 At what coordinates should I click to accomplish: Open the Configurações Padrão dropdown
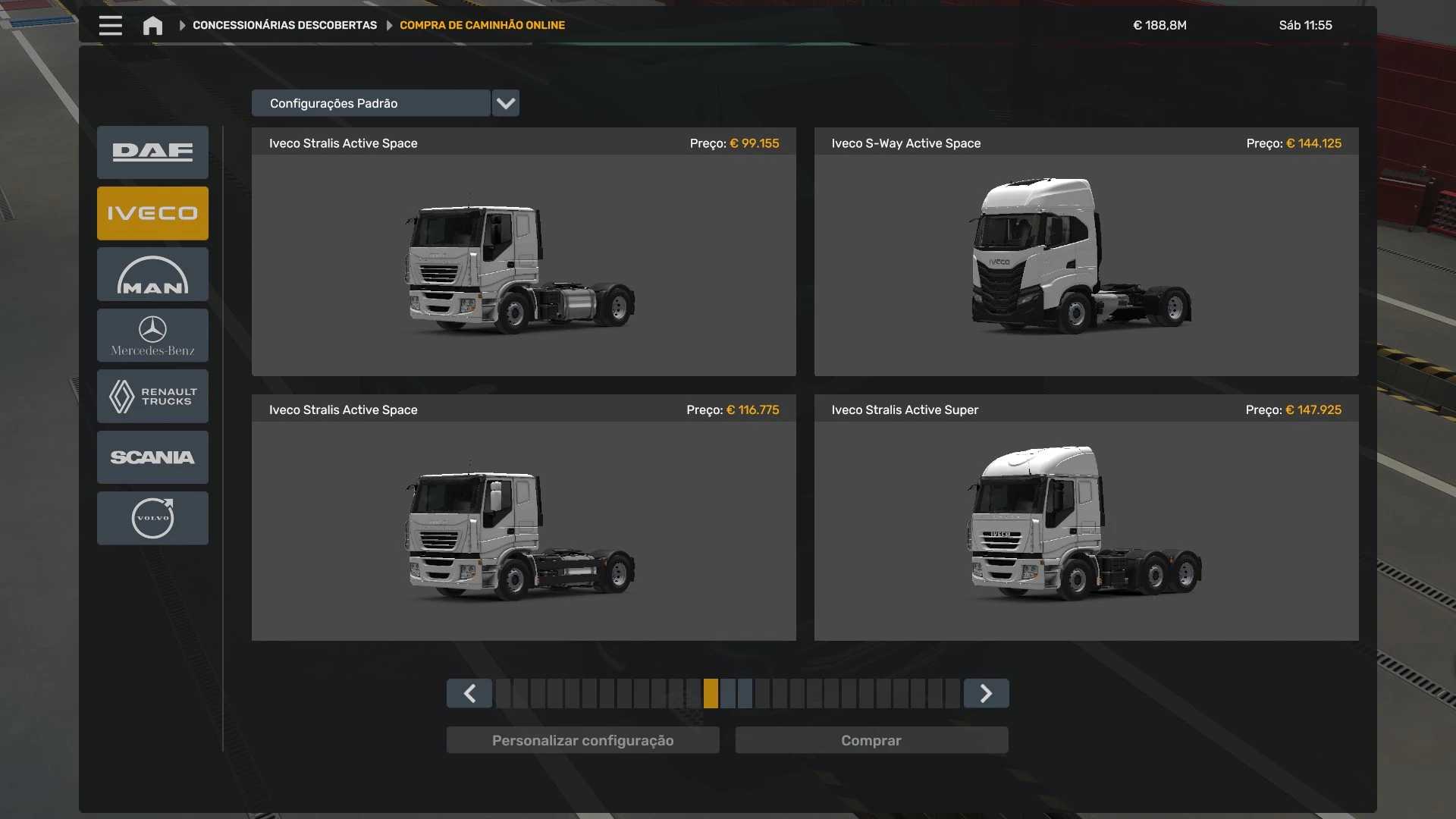tap(505, 103)
